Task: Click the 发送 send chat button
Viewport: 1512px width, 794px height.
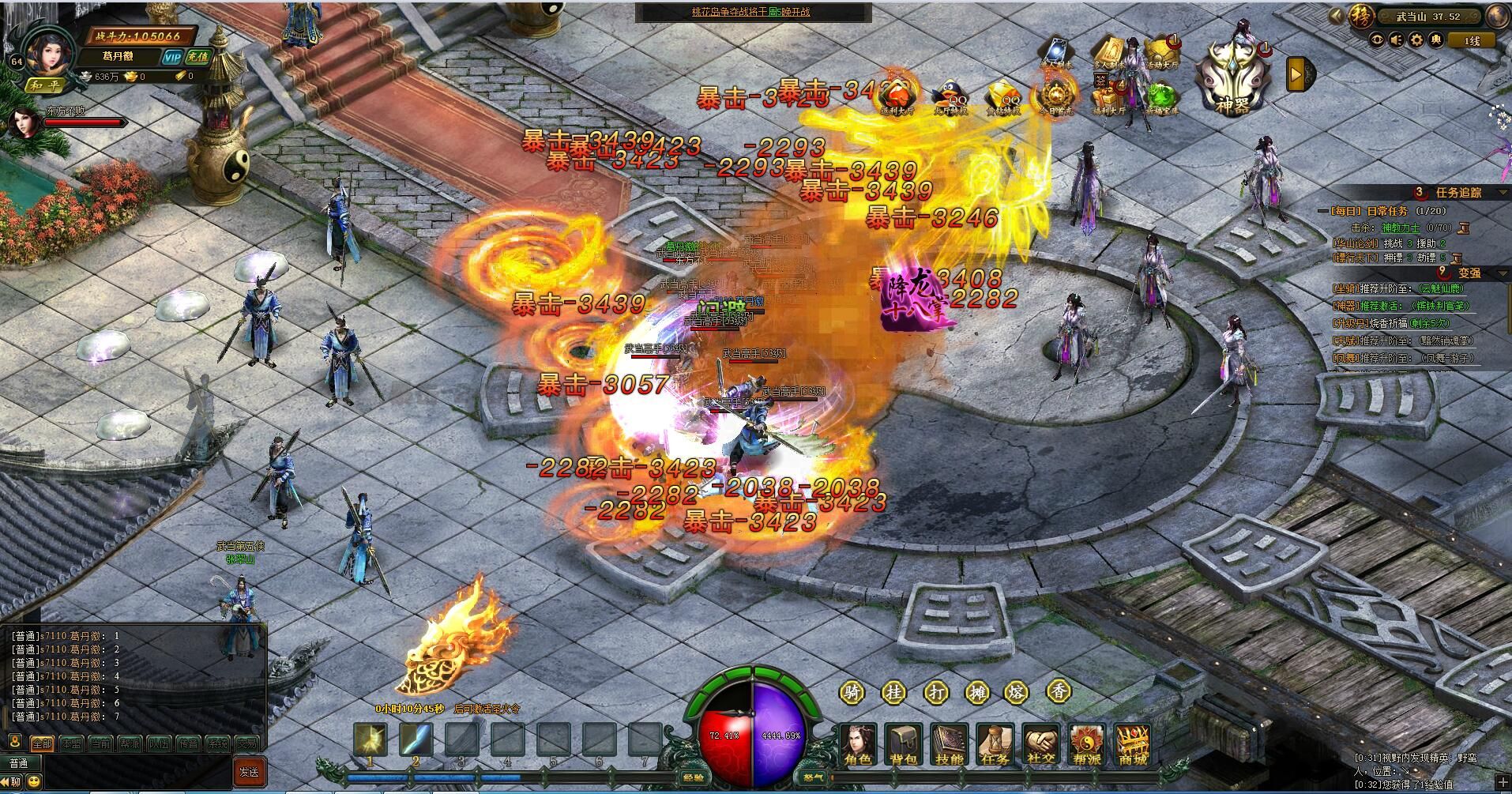Action: click(249, 772)
